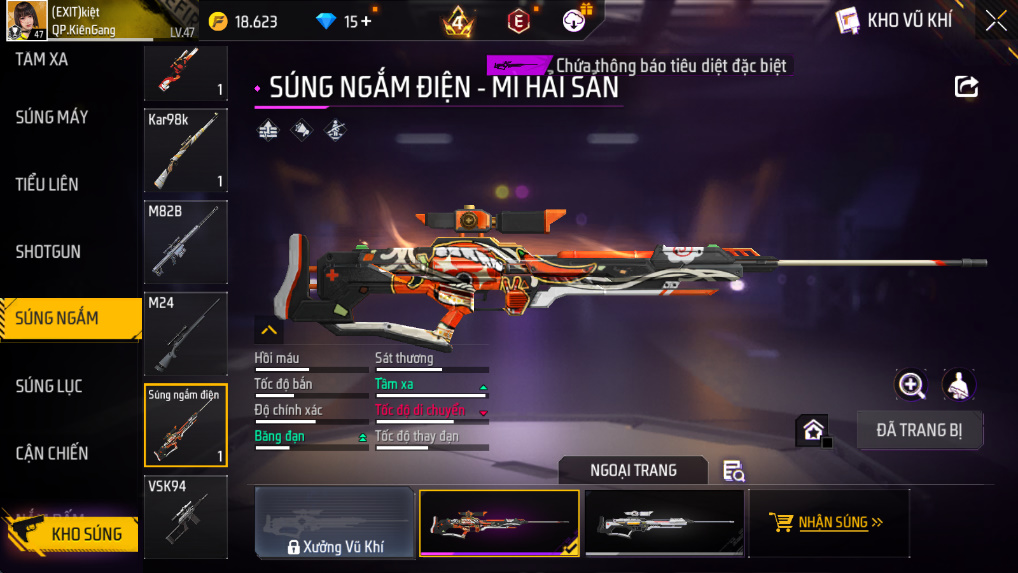The height and width of the screenshot is (573, 1018).
Task: Close the weapon screen with the X
Action: (996, 21)
